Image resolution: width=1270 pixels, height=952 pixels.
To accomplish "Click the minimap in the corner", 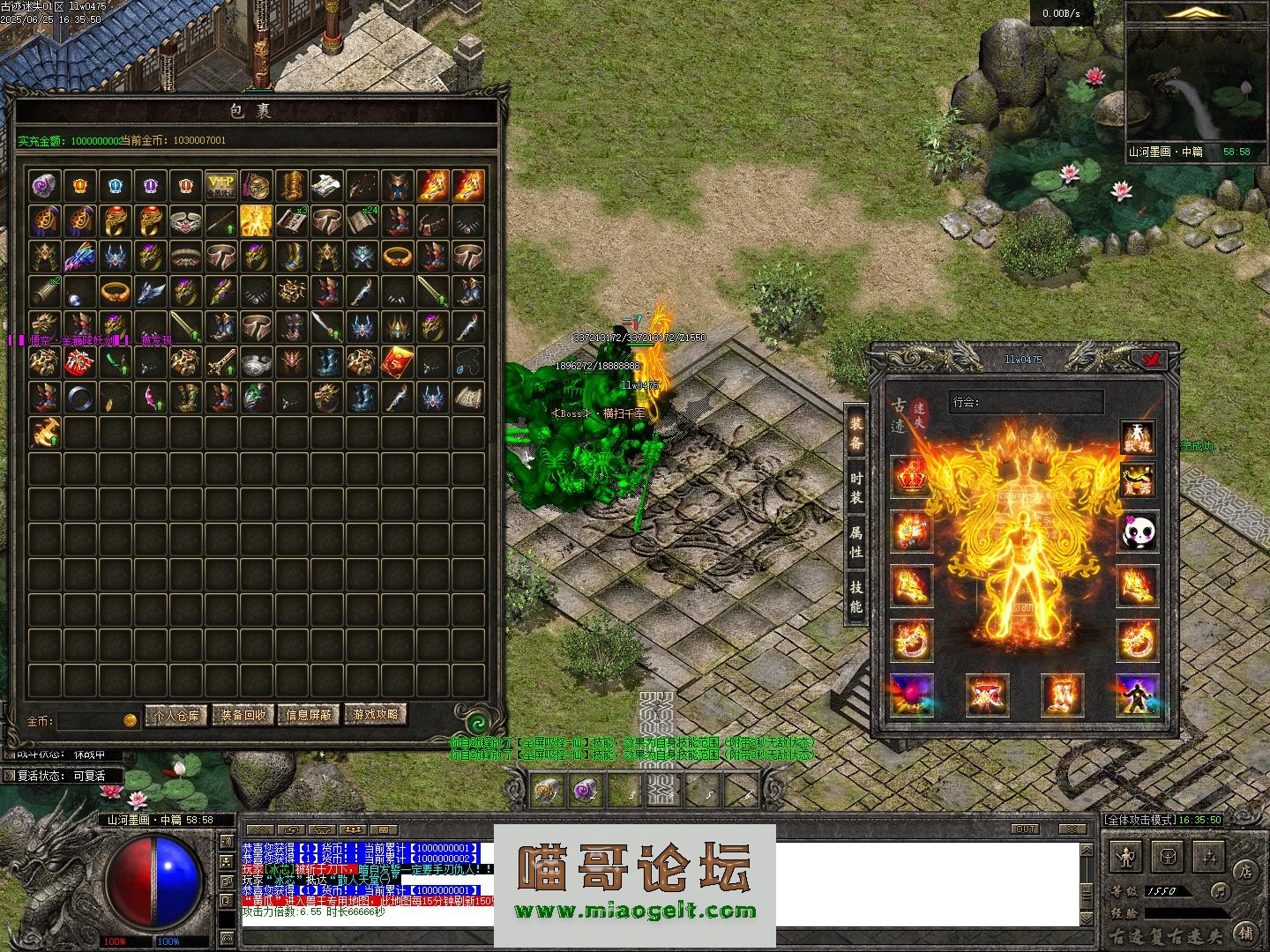I will [x=1196, y=85].
